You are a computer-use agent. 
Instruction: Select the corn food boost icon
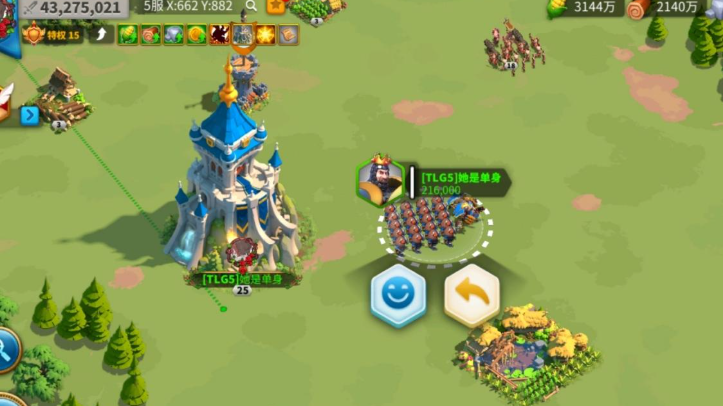pyautogui.click(x=127, y=35)
